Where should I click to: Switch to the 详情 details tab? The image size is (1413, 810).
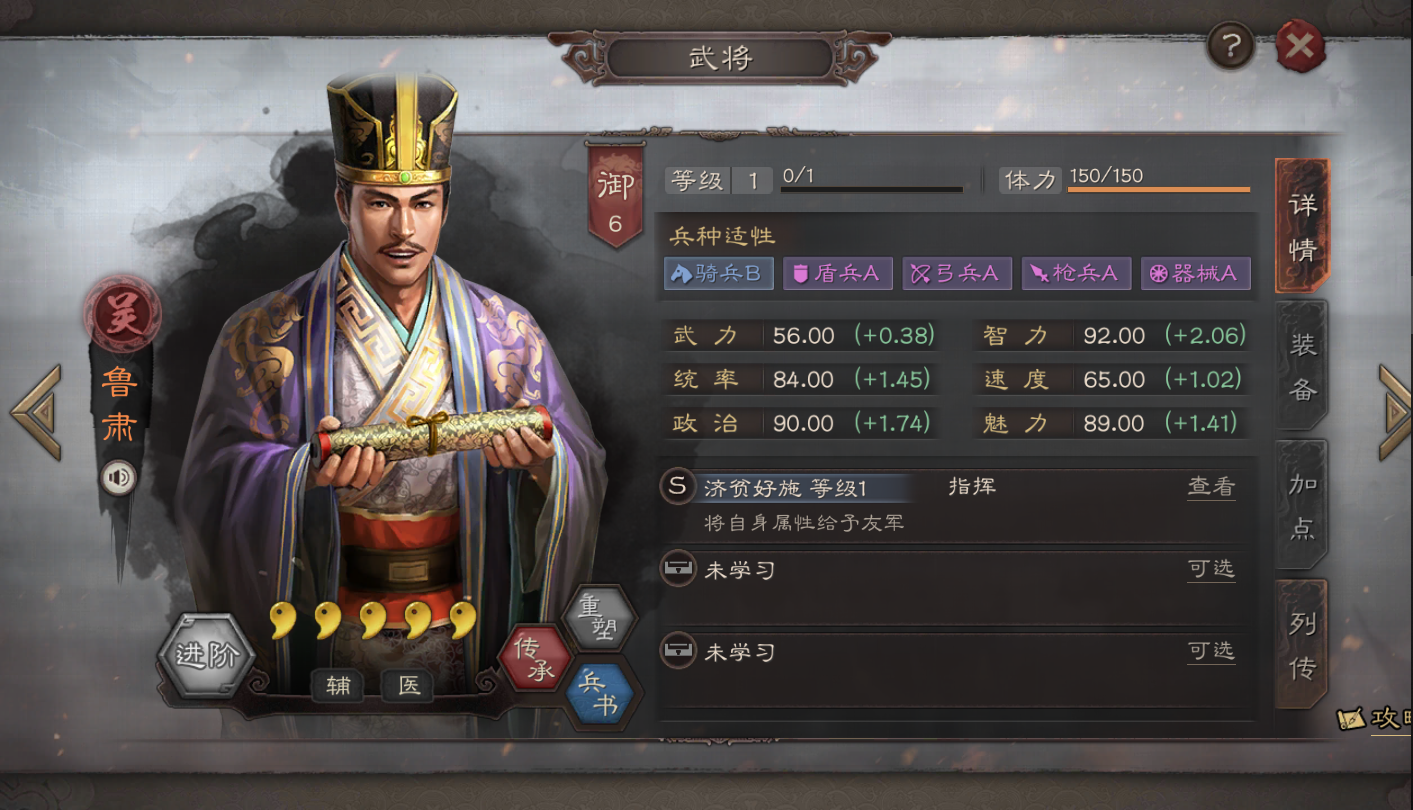1302,226
